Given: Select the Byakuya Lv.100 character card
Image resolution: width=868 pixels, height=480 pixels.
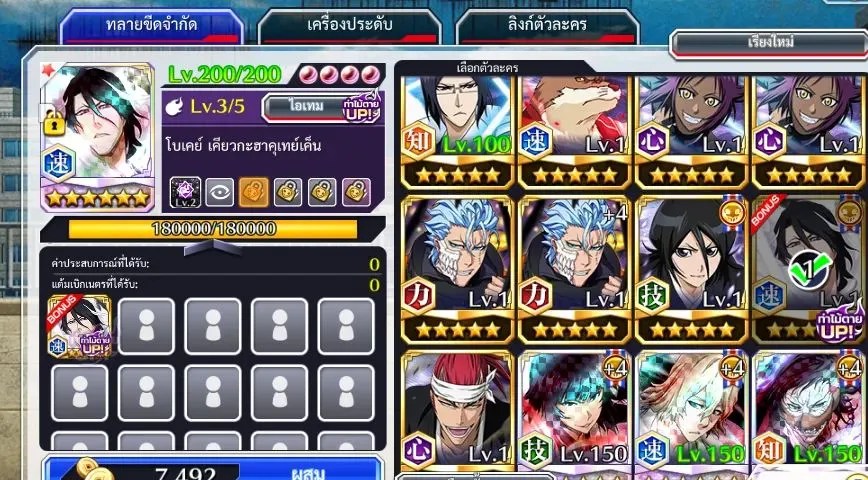Looking at the screenshot, I should pos(458,130).
